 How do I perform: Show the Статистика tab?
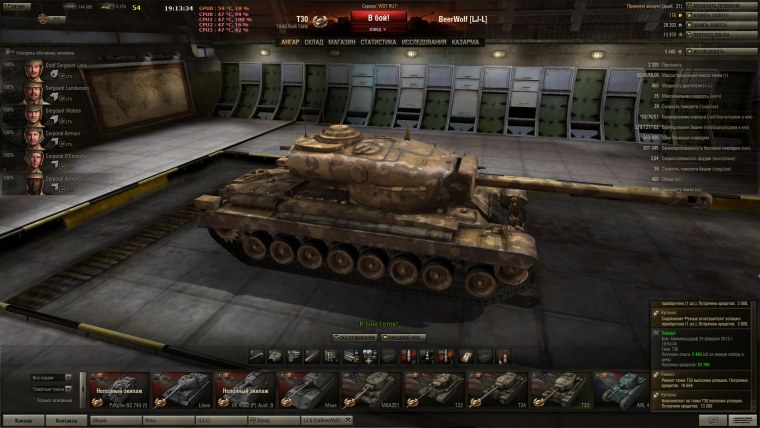(377, 42)
